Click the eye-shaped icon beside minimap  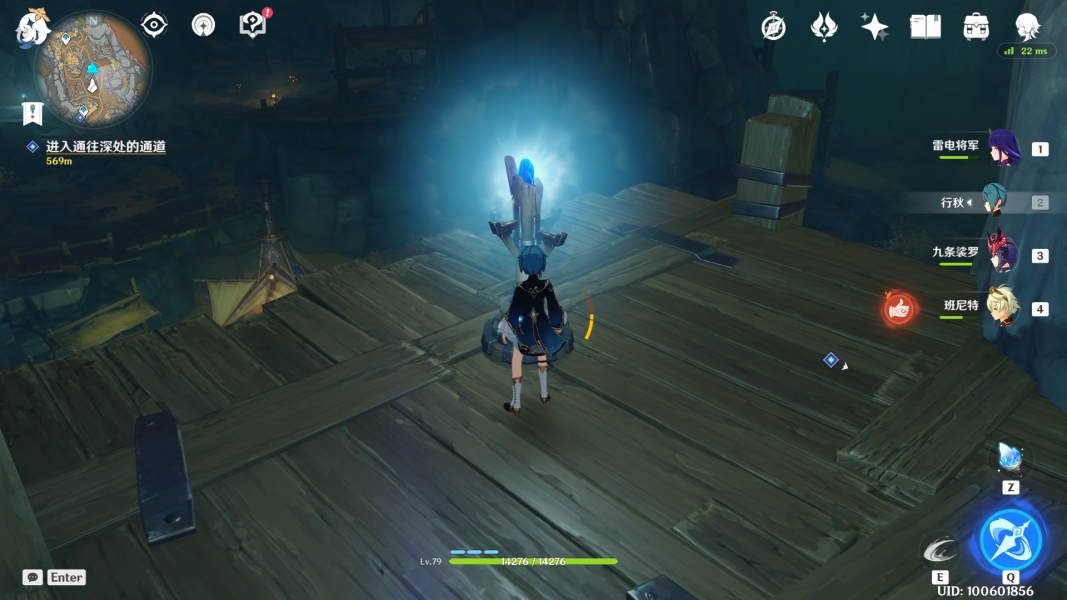[x=154, y=25]
